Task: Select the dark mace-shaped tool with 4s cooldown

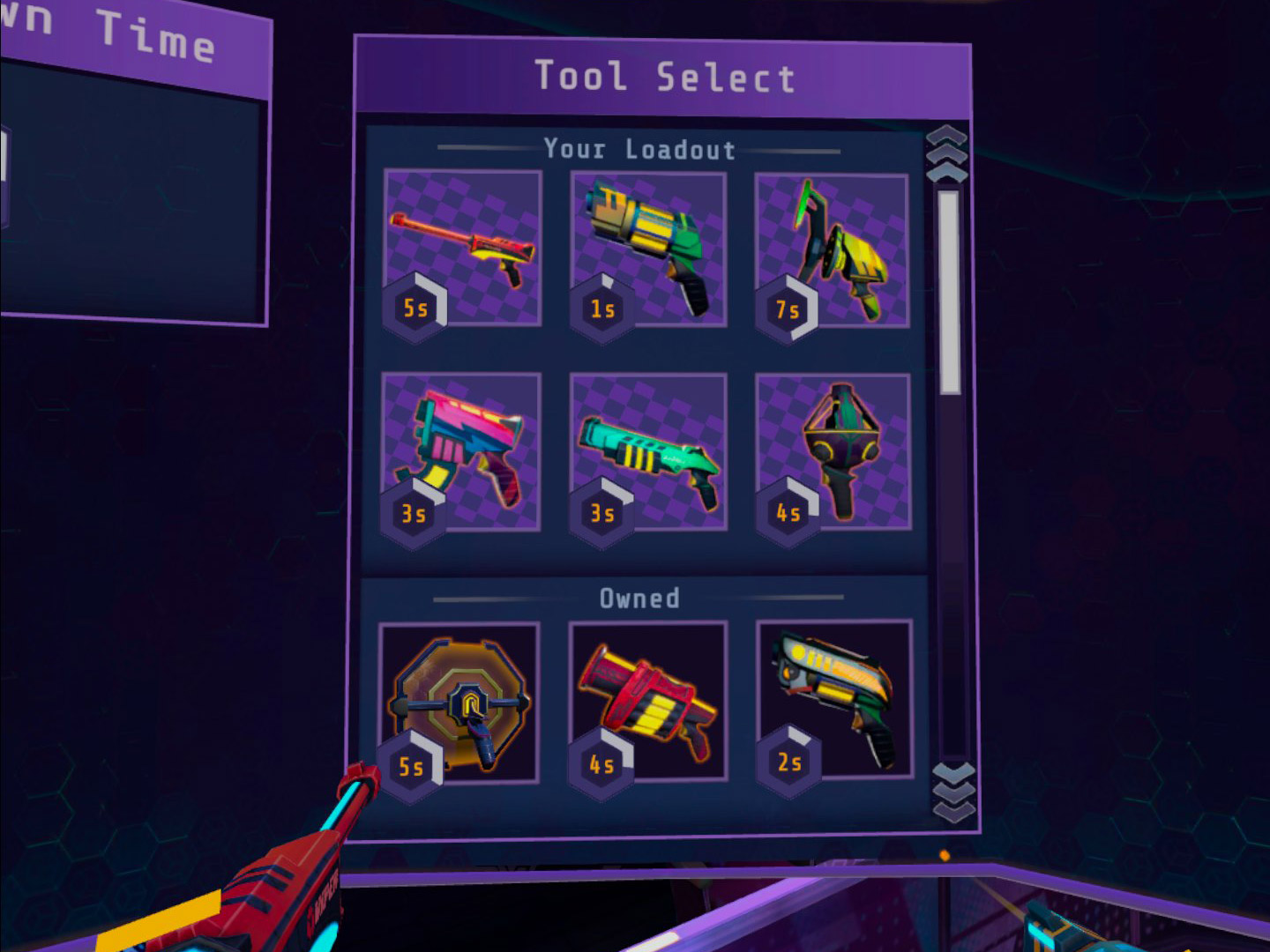Action: [x=833, y=451]
